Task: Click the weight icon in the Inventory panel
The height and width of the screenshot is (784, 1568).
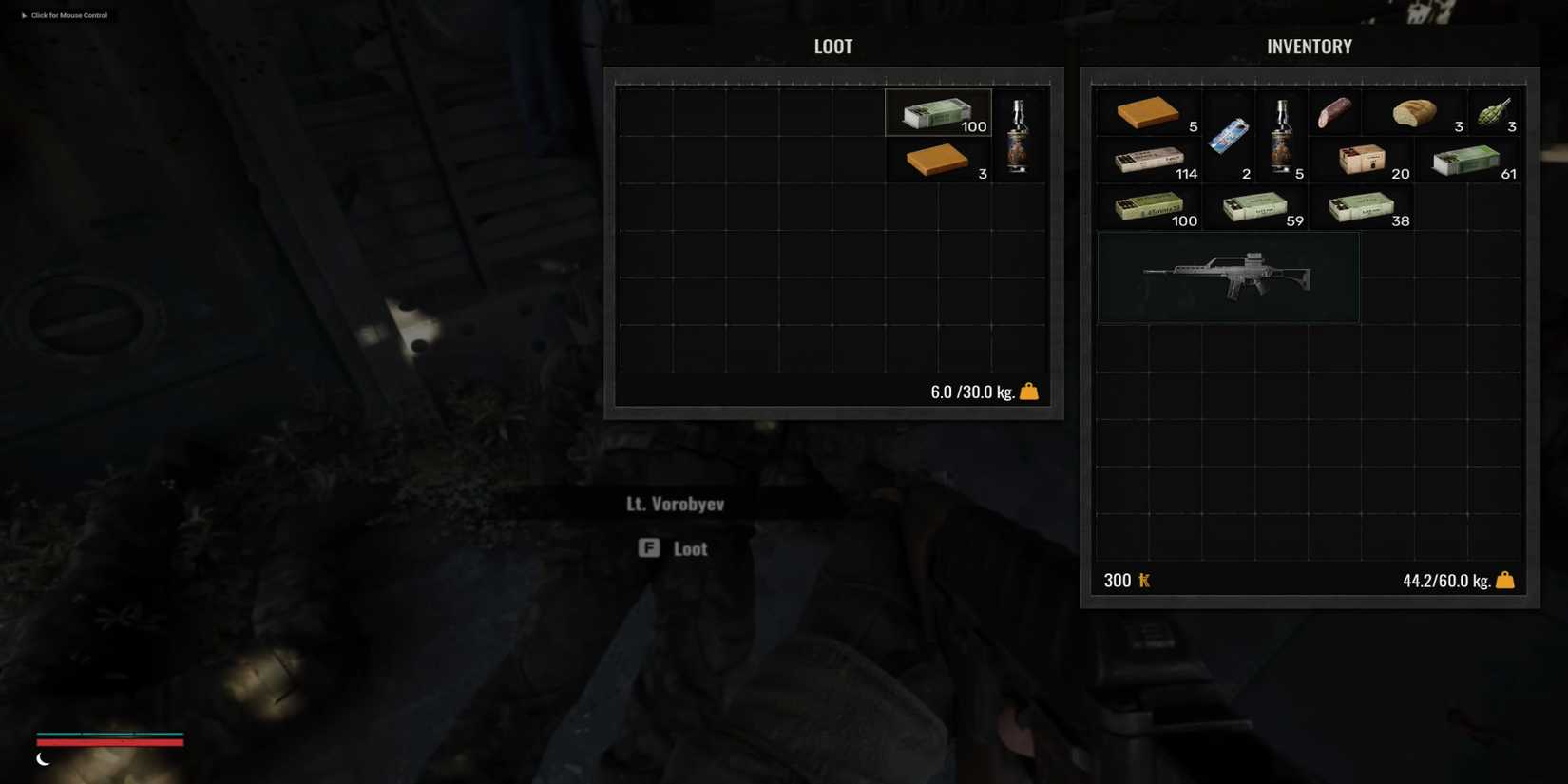Action: coord(1505,579)
